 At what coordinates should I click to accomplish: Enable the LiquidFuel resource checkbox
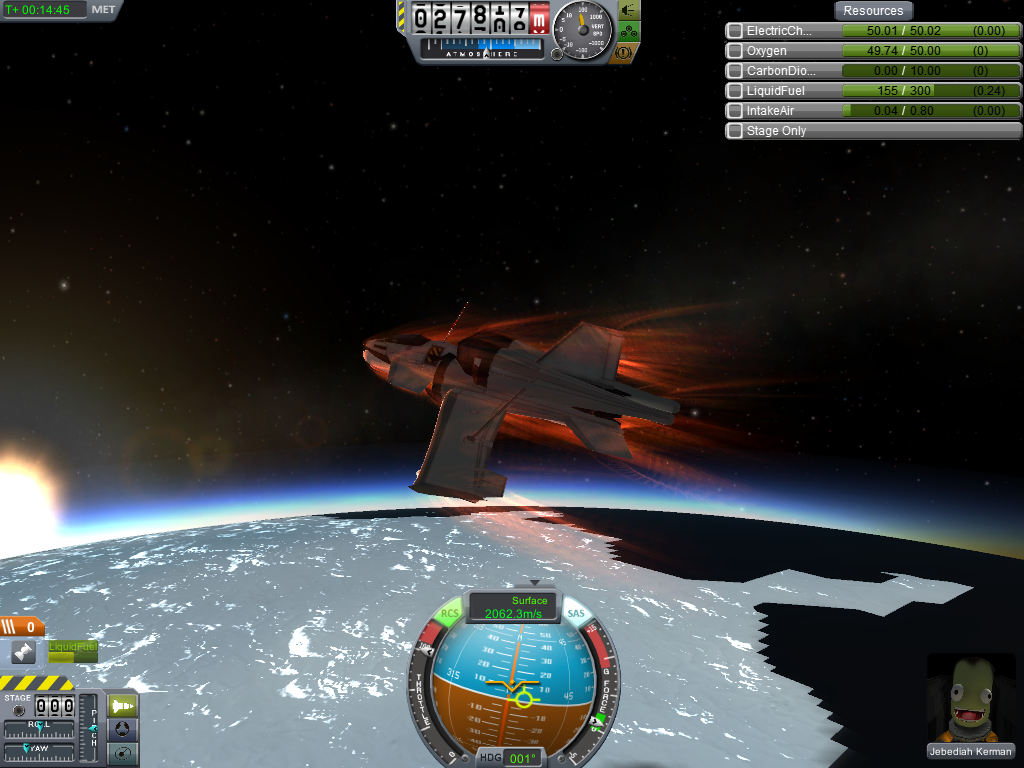tap(735, 91)
